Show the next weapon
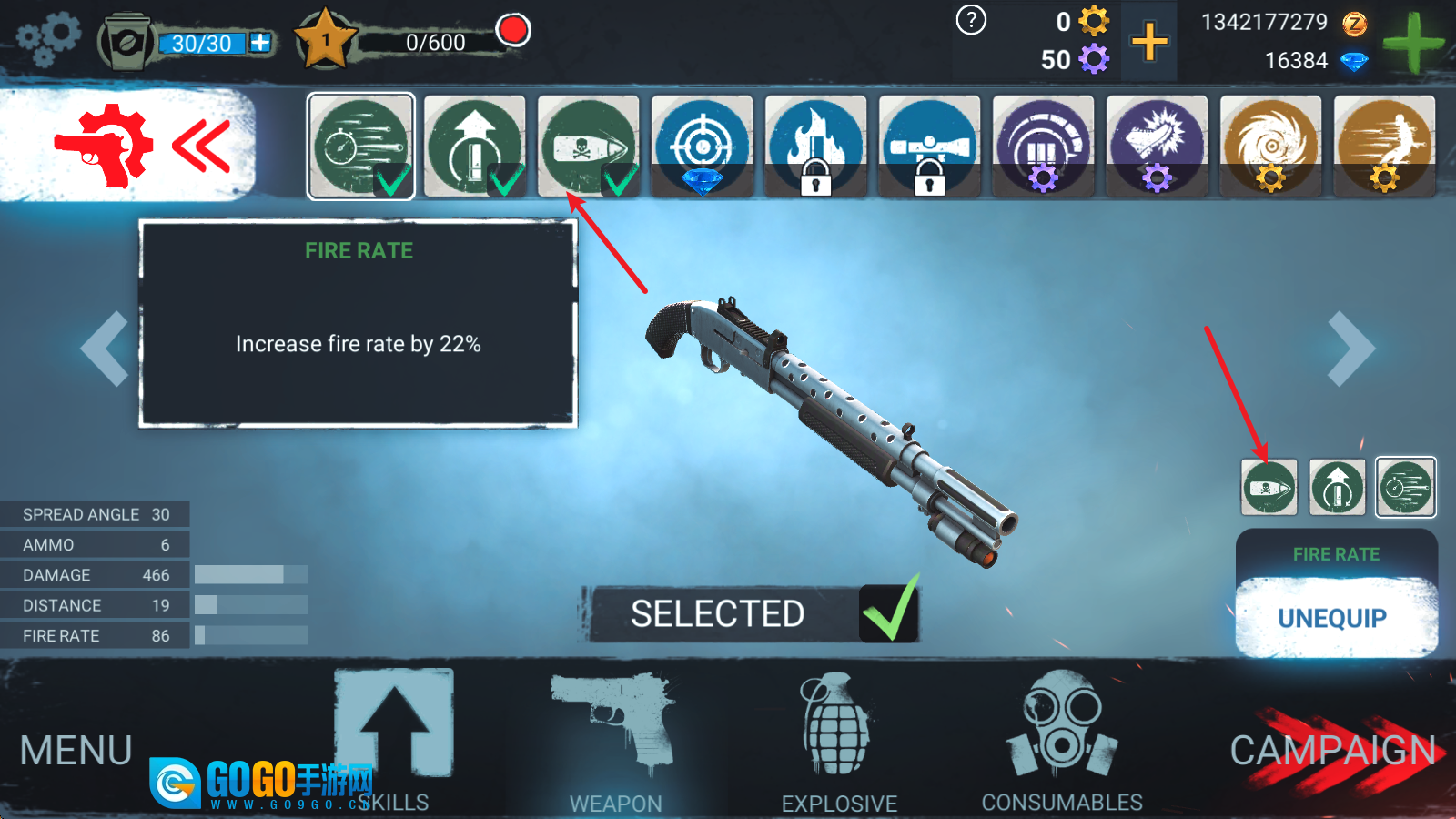Screen dimensions: 1456x819 tap(1350, 349)
